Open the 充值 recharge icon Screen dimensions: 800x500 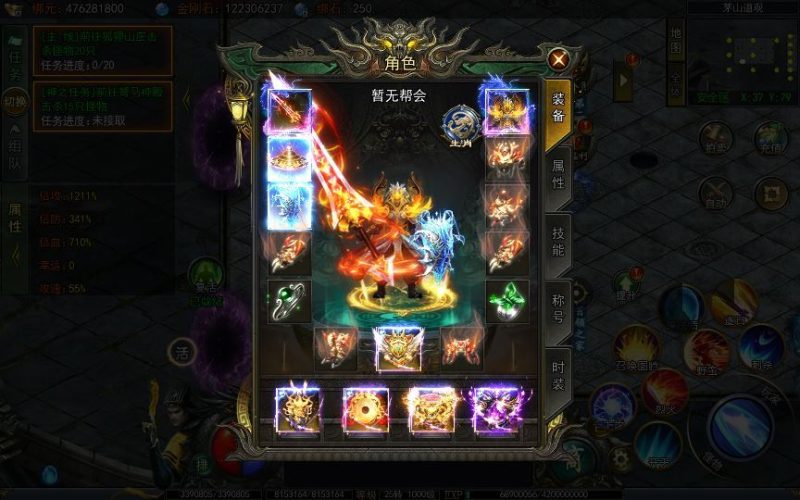tap(771, 137)
